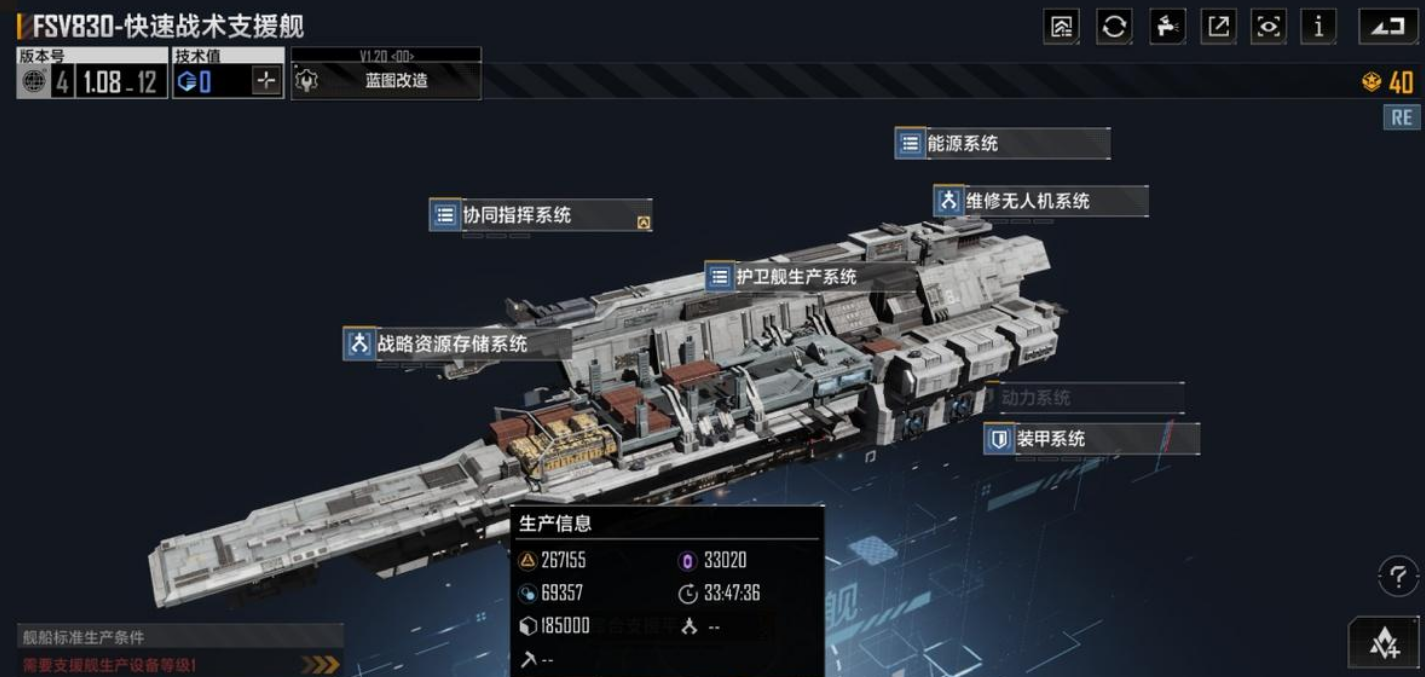
Task: Select the 装甲系统 armor system
Action: 1092,438
